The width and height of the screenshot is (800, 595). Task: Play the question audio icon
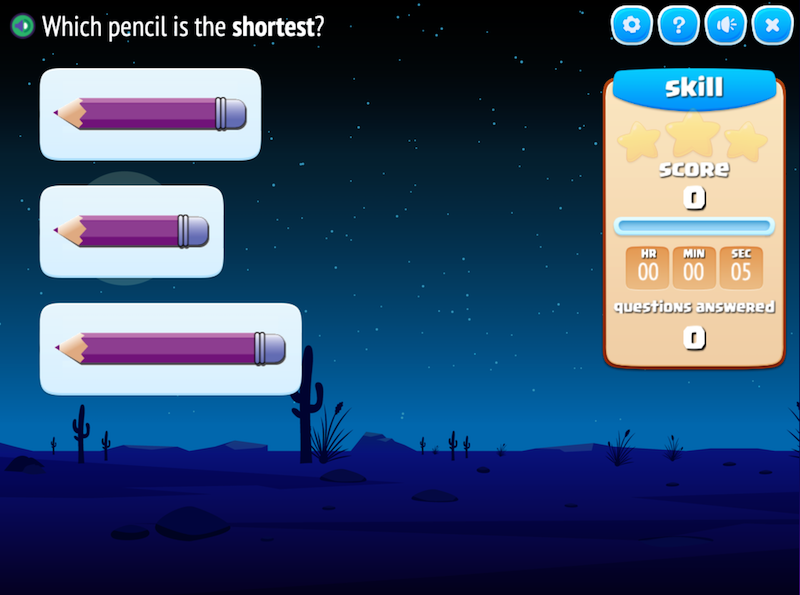tap(23, 26)
